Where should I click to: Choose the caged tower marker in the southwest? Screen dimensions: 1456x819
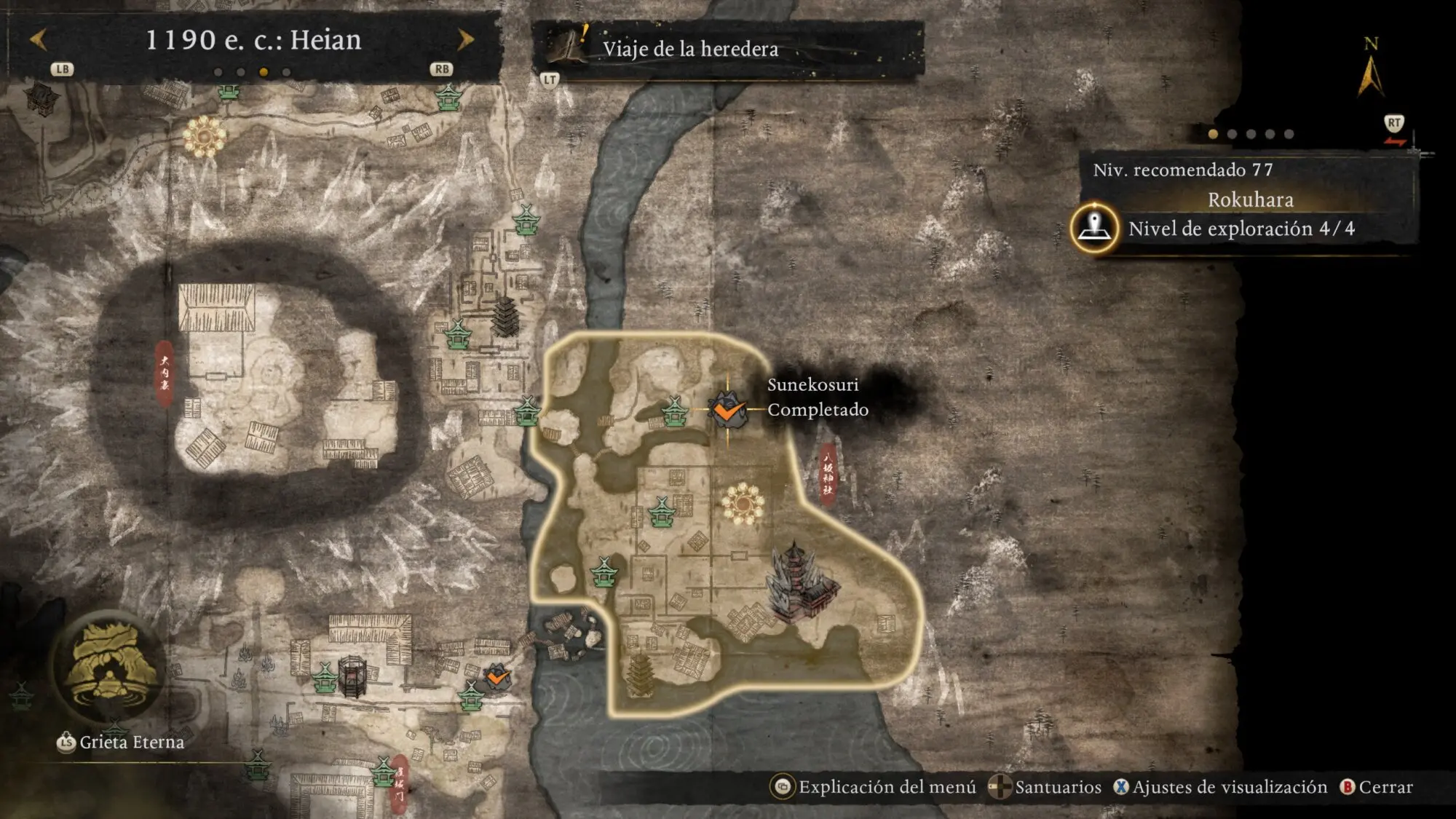(x=352, y=677)
